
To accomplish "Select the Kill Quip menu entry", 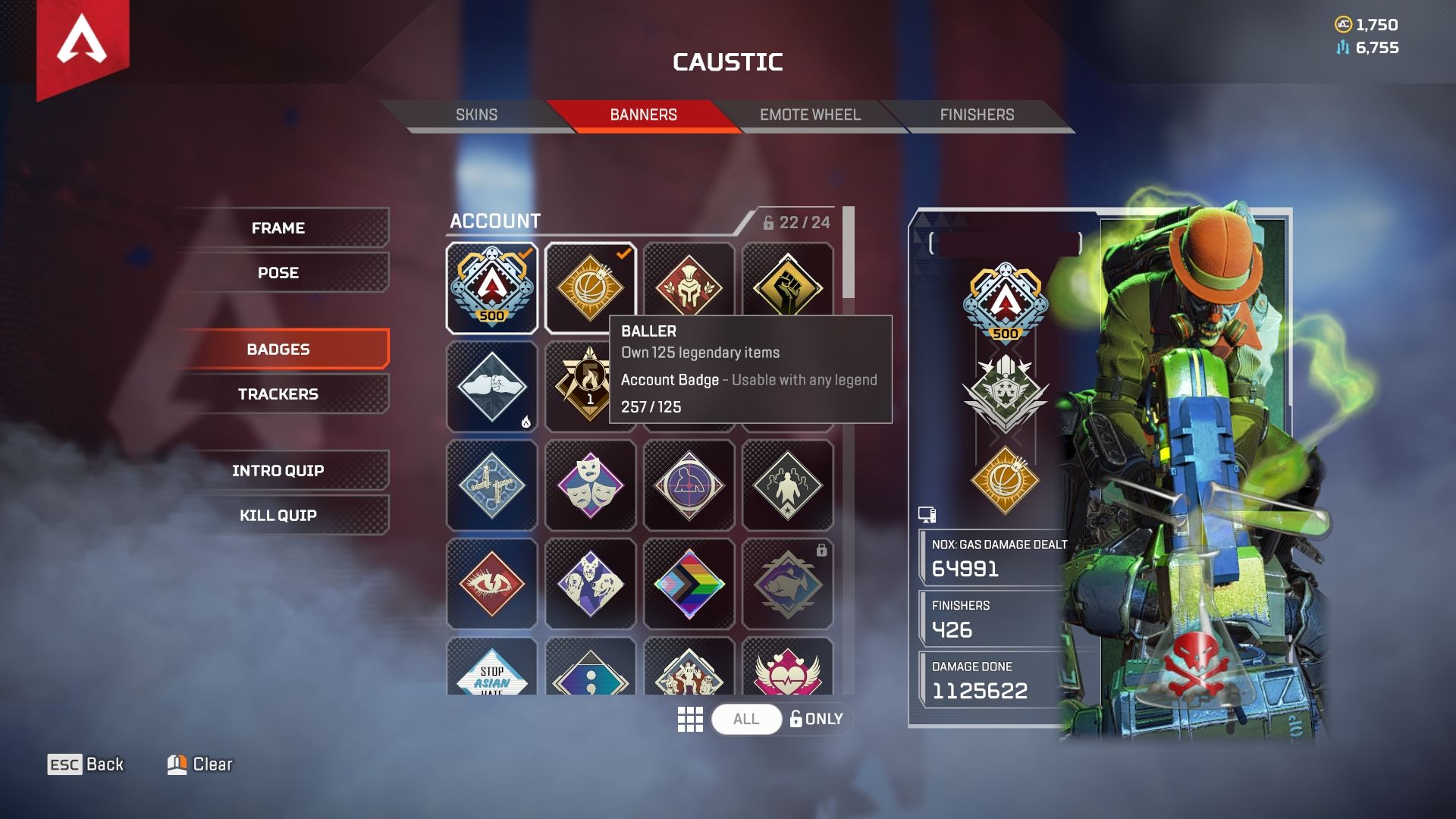I will click(278, 516).
